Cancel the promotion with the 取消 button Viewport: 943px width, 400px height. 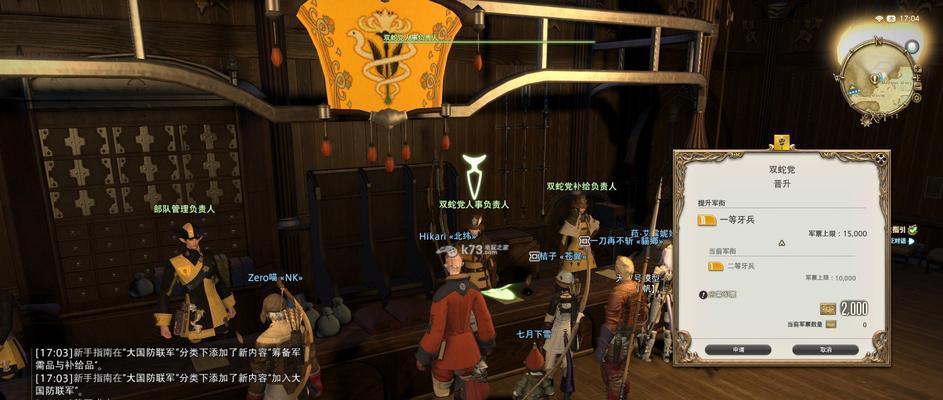click(825, 350)
